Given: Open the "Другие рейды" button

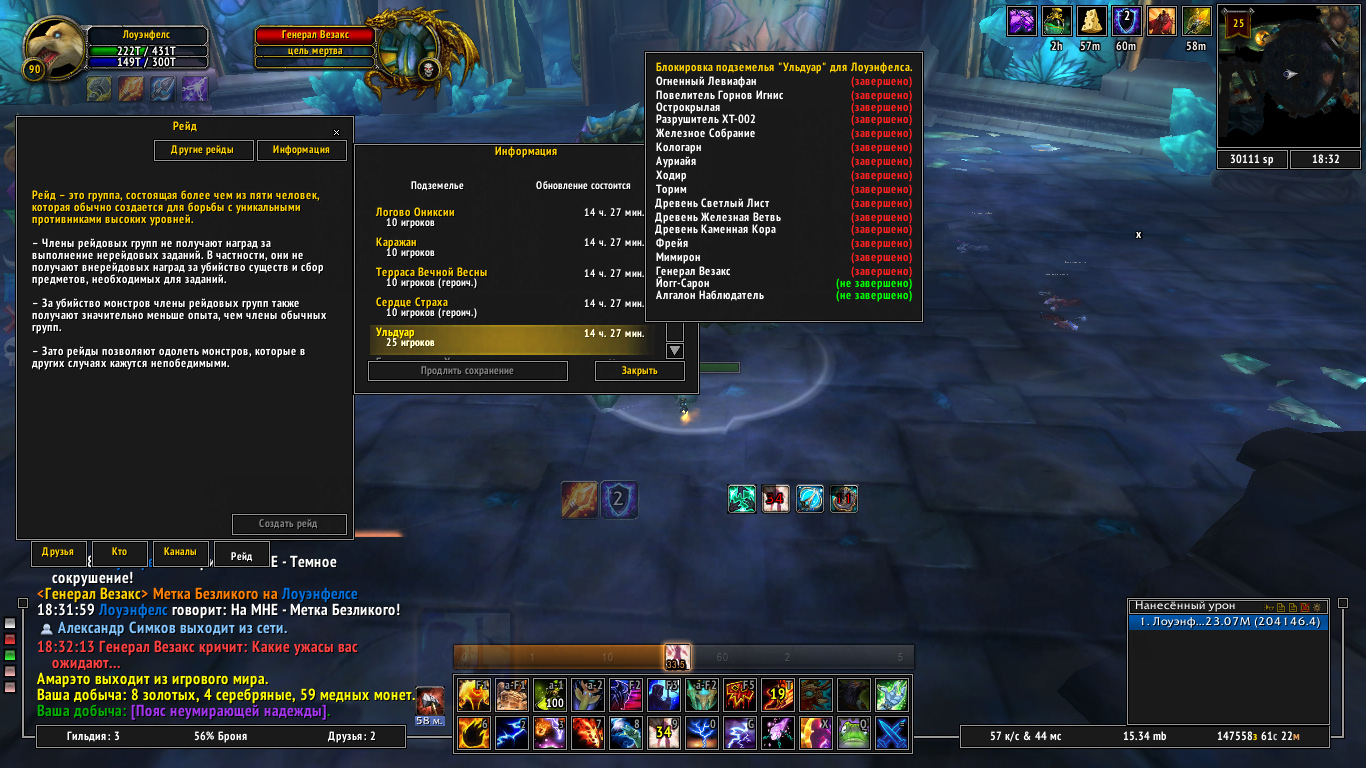Looking at the screenshot, I should click(202, 150).
